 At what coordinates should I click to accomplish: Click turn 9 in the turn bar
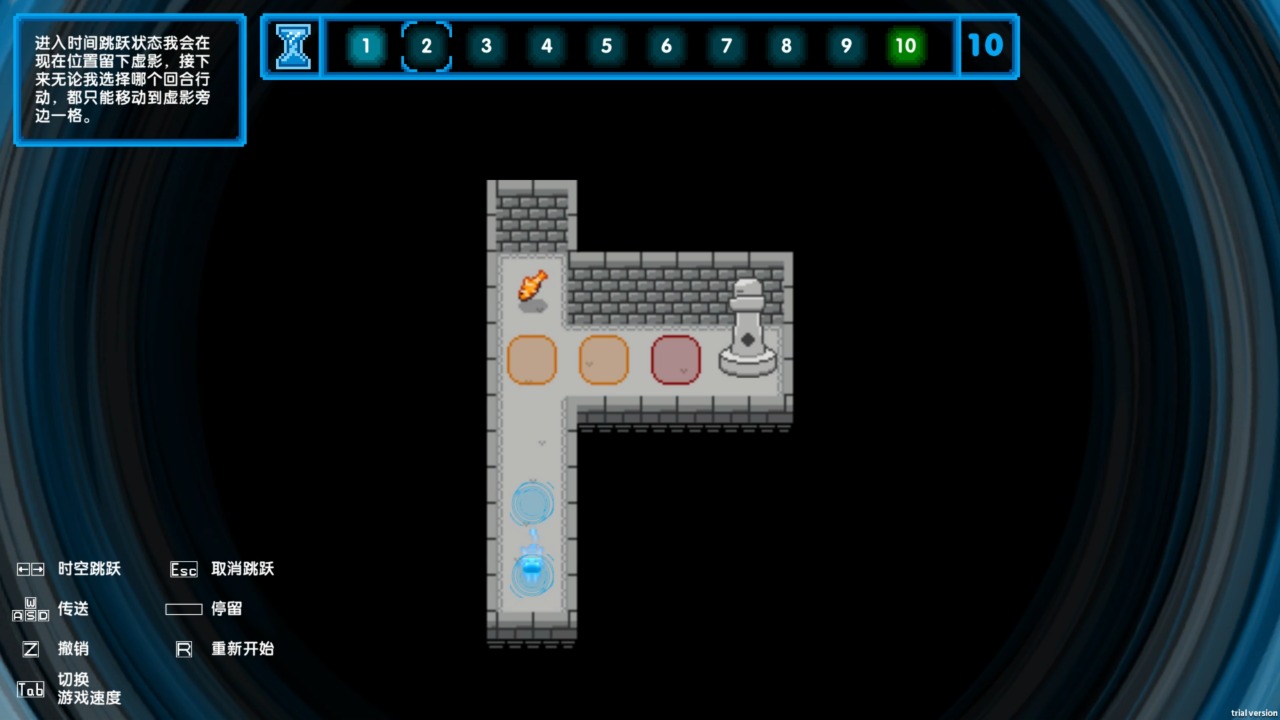(846, 46)
